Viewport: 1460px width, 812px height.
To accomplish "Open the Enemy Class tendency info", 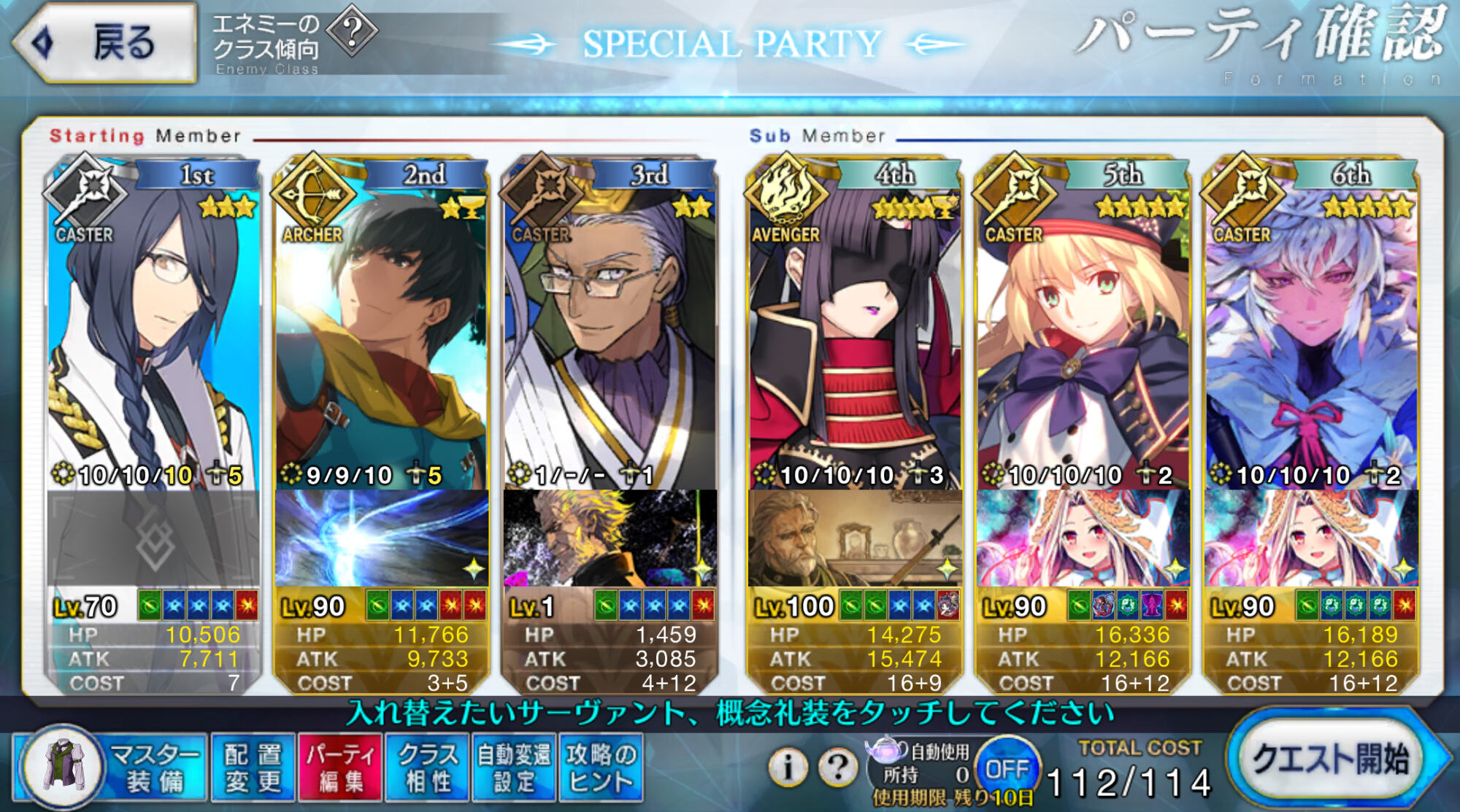I will [352, 31].
